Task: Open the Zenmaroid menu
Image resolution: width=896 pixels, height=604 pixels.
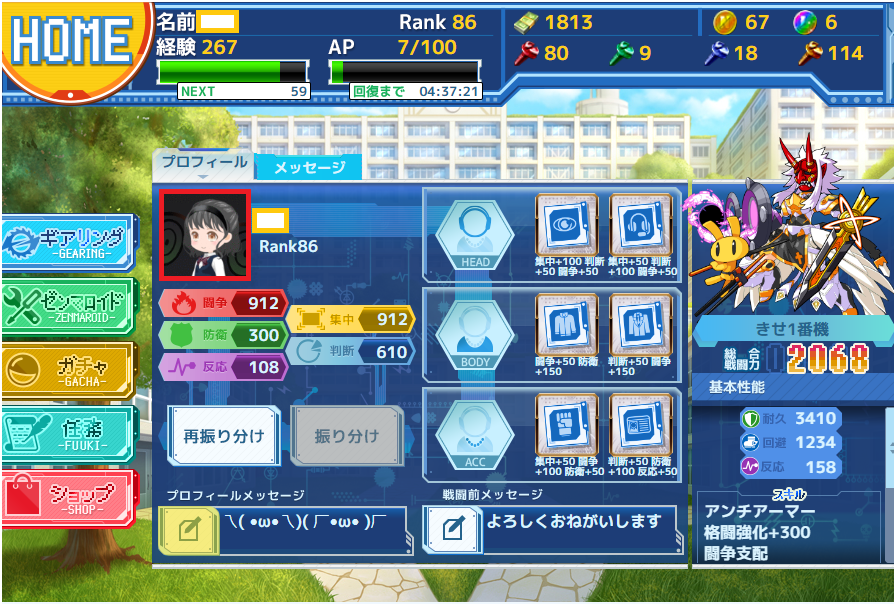Action: (x=67, y=307)
